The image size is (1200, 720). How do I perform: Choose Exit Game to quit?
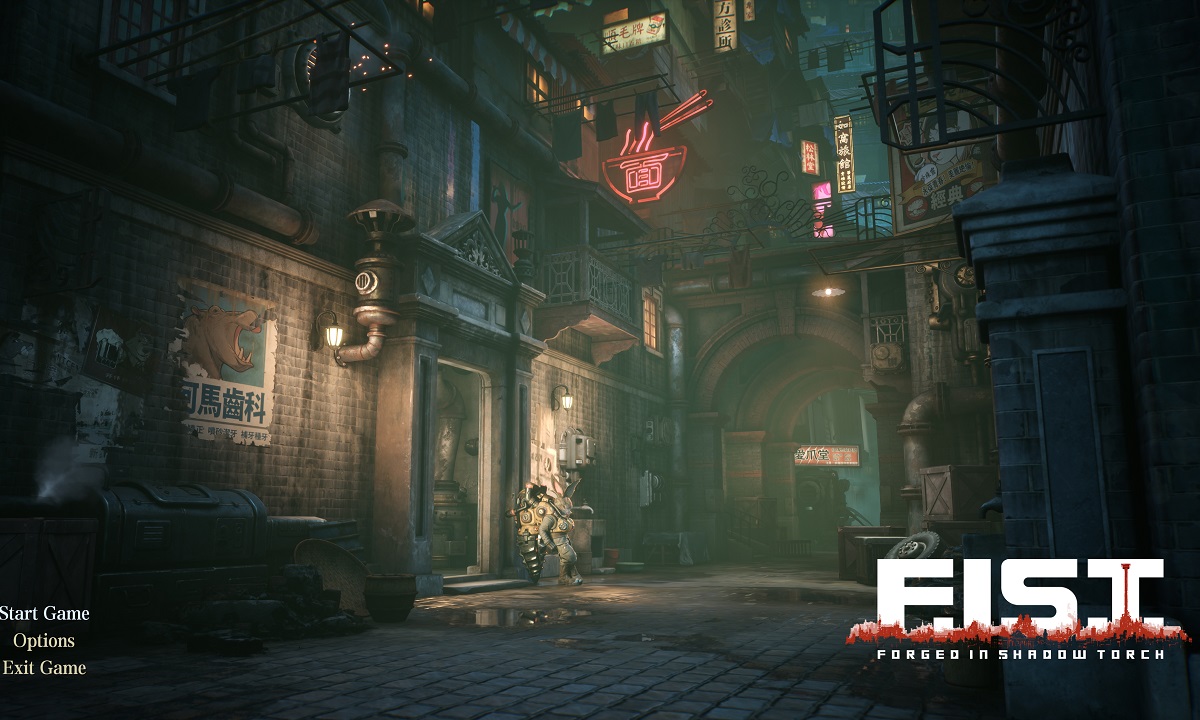[x=44, y=667]
